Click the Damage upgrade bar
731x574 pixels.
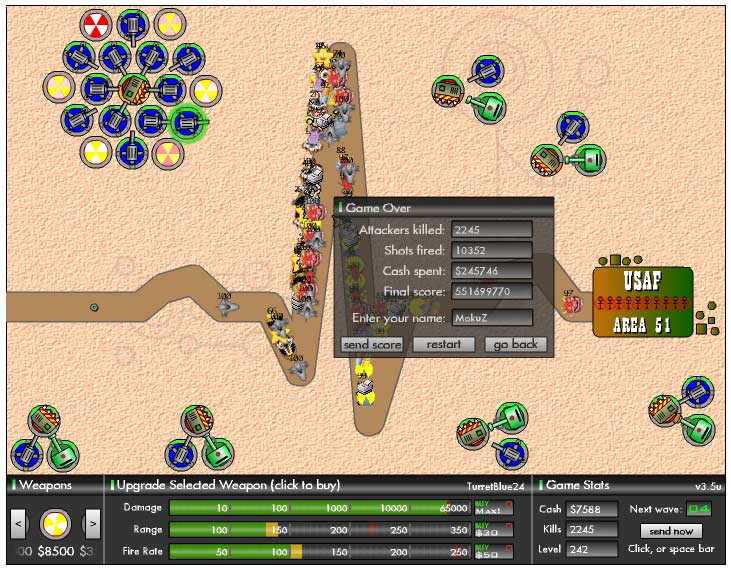320,508
